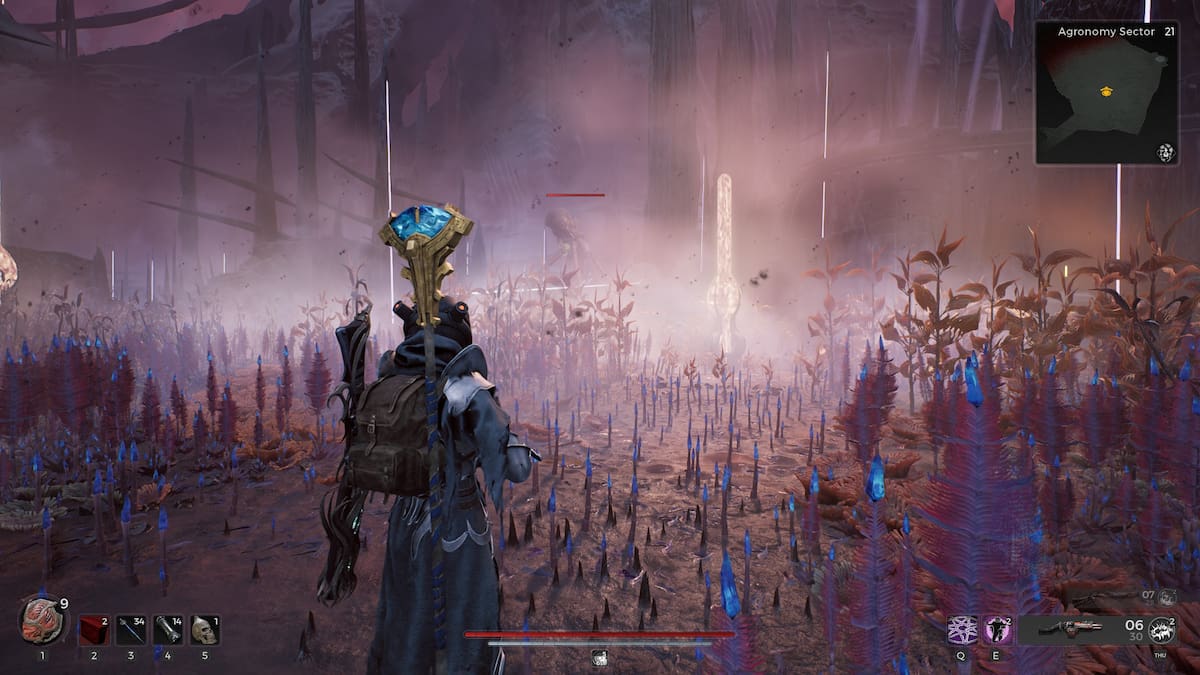Activate the purple silhouette figure skill
This screenshot has height=675, width=1200.
coord(997,630)
